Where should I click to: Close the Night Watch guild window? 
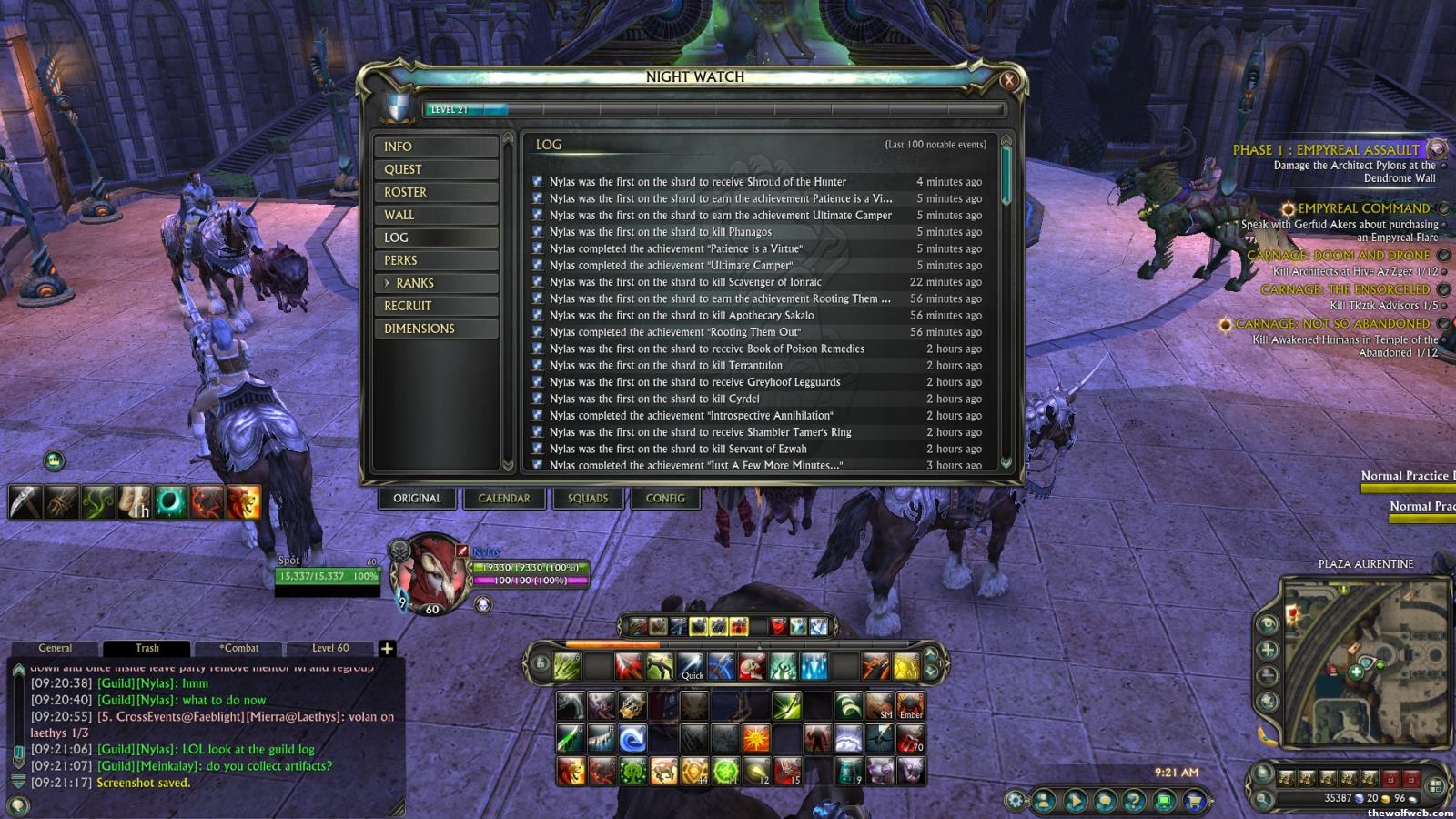(1008, 80)
